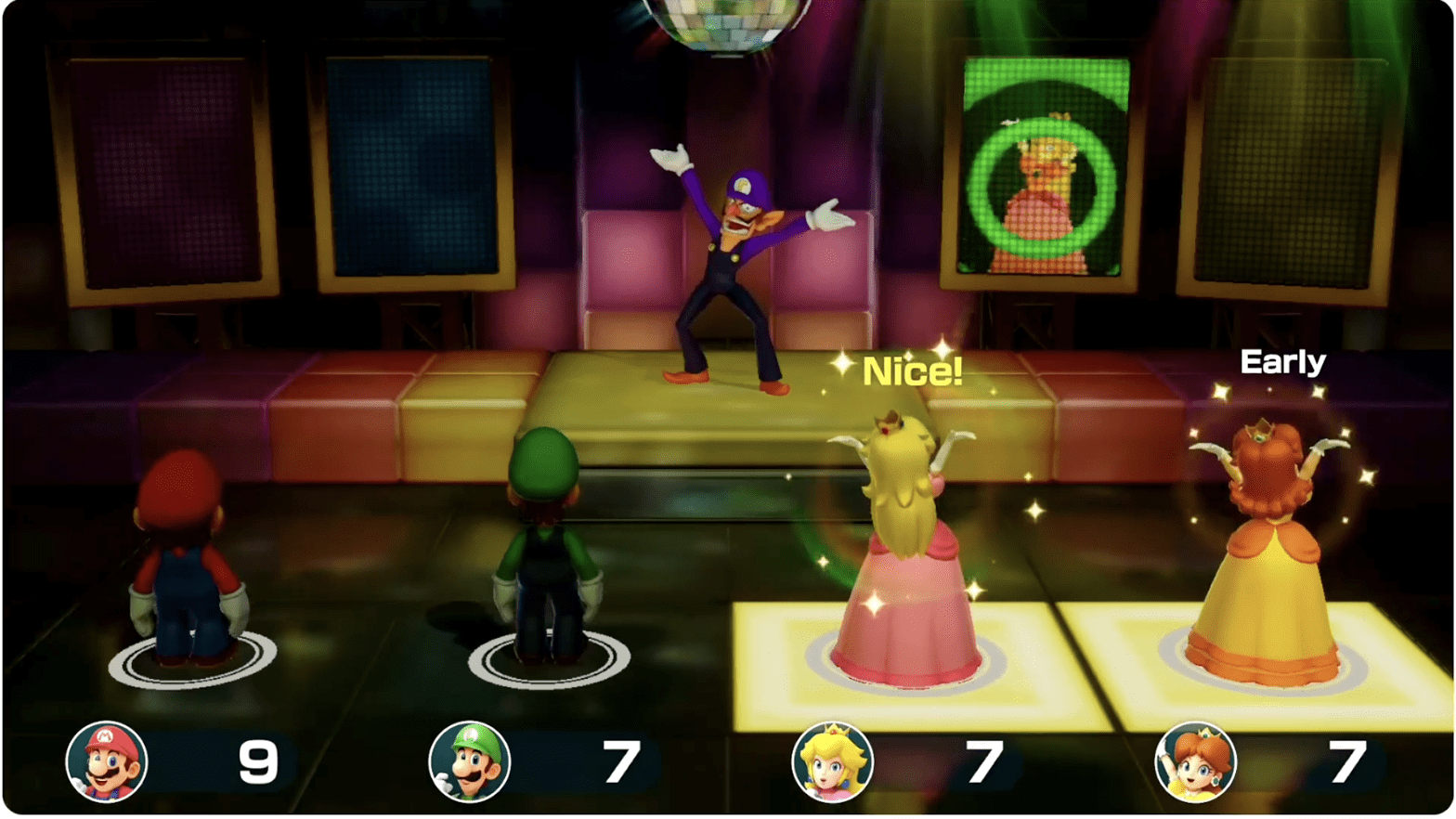The image size is (1456, 819).
Task: Click Mario's player portrait icon
Action: 107,761
